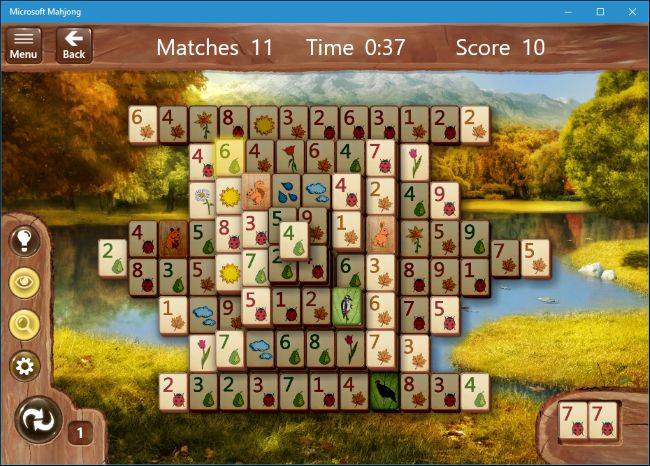The height and width of the screenshot is (466, 650).
Task: Select the black crow tile
Action: [x=383, y=390]
